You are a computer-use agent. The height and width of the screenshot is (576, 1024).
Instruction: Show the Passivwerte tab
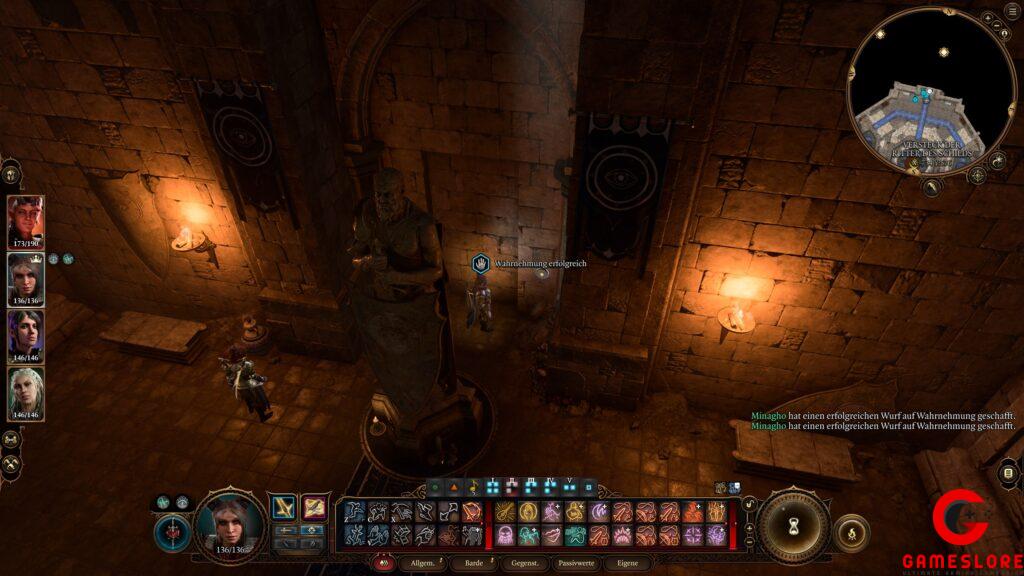tap(577, 564)
